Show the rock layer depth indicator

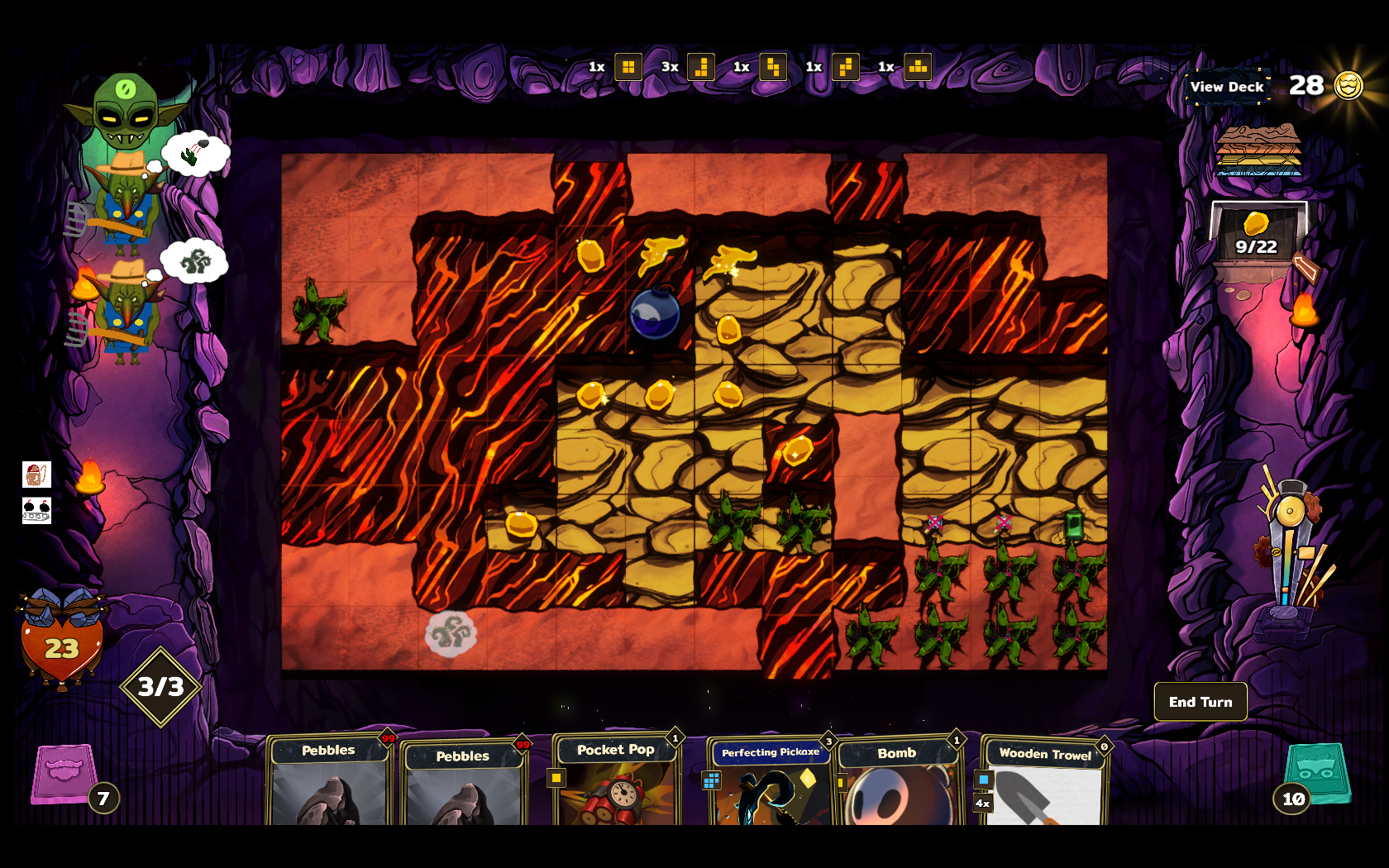click(x=1258, y=150)
